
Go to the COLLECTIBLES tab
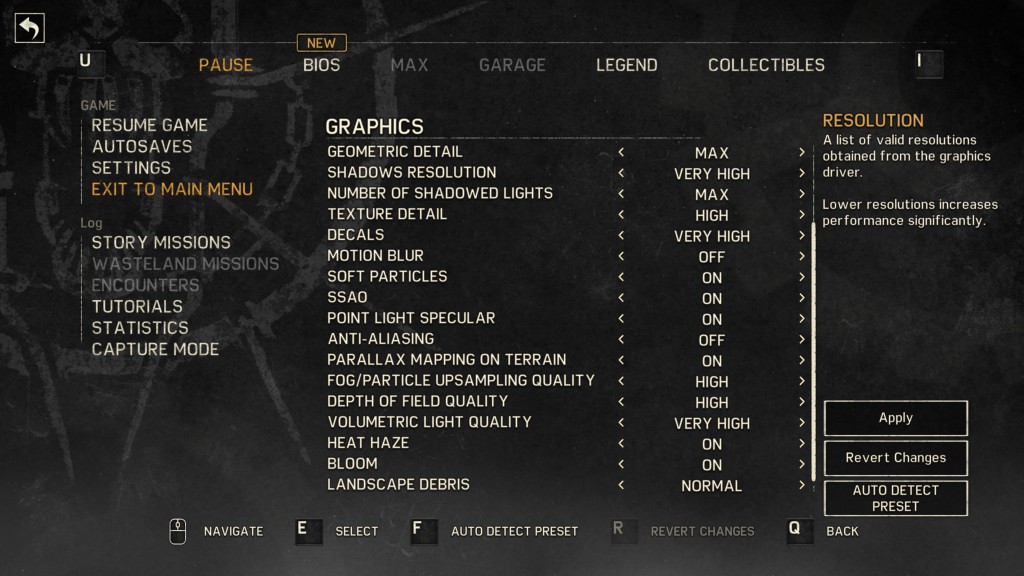[766, 65]
